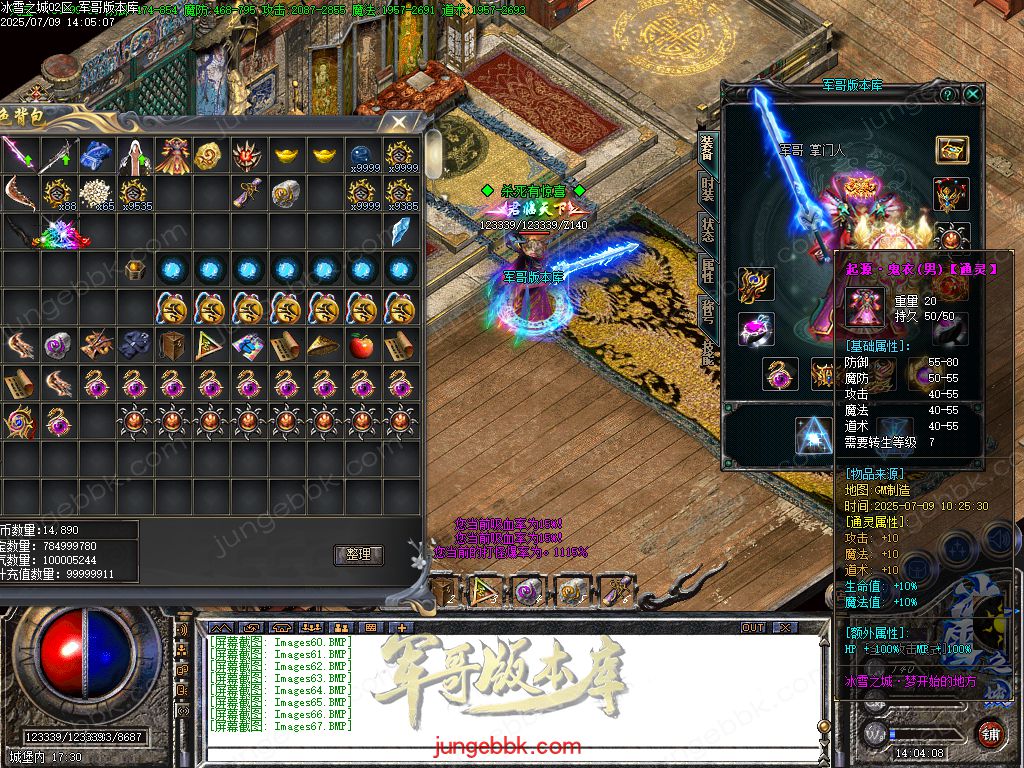The height and width of the screenshot is (768, 1024).
Task: Select the ice crystal shard item
Action: 400,231
